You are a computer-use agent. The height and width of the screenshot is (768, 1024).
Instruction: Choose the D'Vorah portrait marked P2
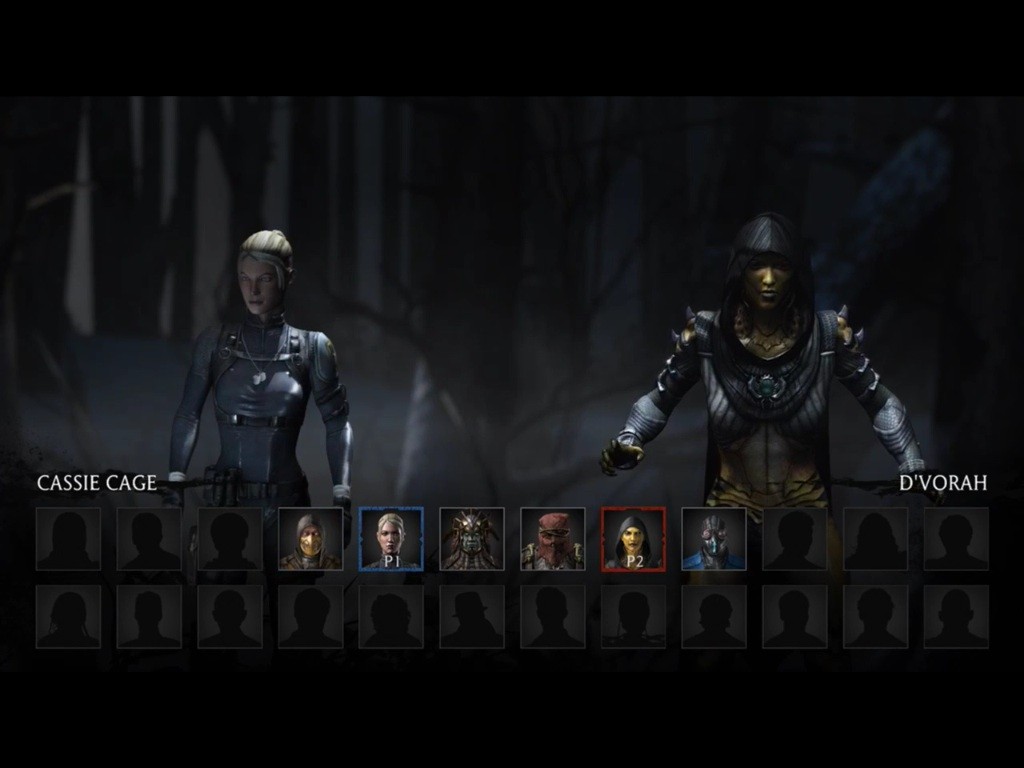point(633,539)
